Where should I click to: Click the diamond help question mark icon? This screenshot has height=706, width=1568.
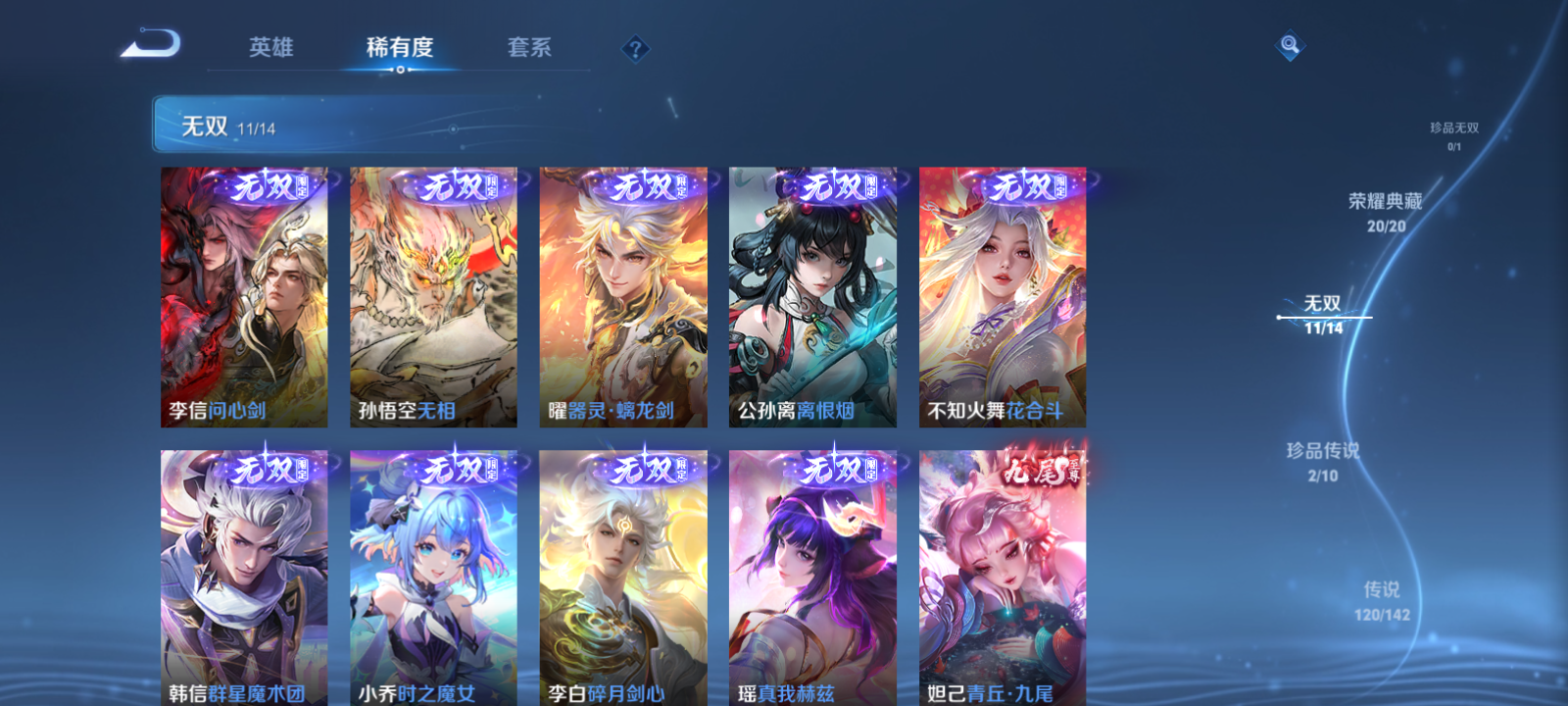[638, 47]
